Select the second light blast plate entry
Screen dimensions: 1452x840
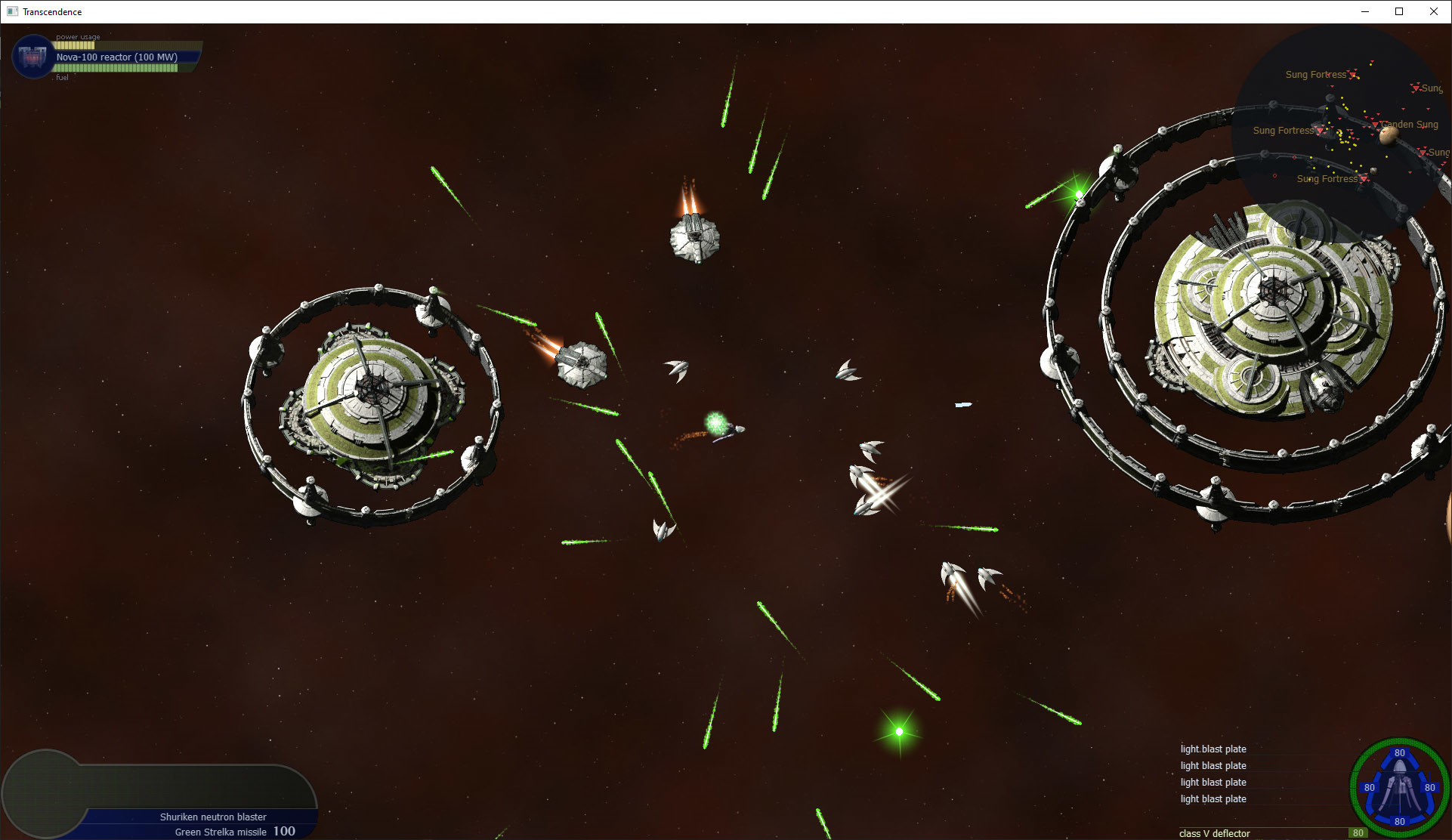click(x=1213, y=765)
